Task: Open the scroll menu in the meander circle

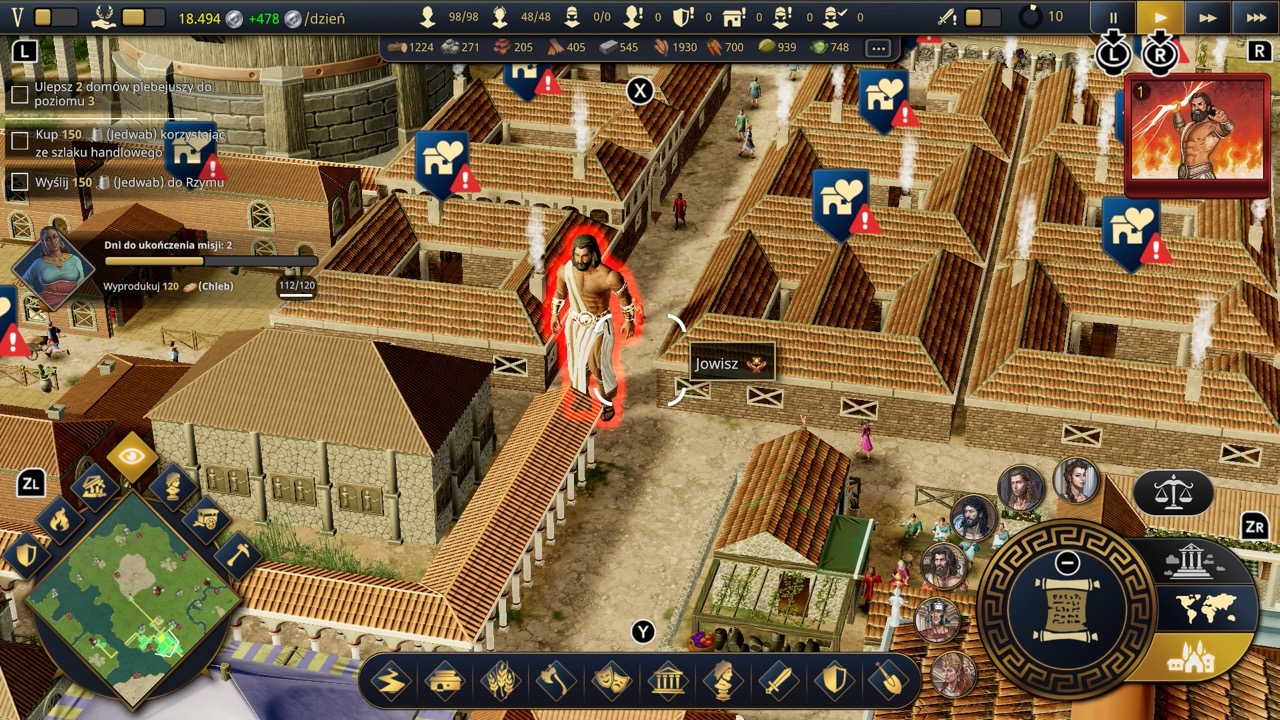Action: coord(1066,610)
